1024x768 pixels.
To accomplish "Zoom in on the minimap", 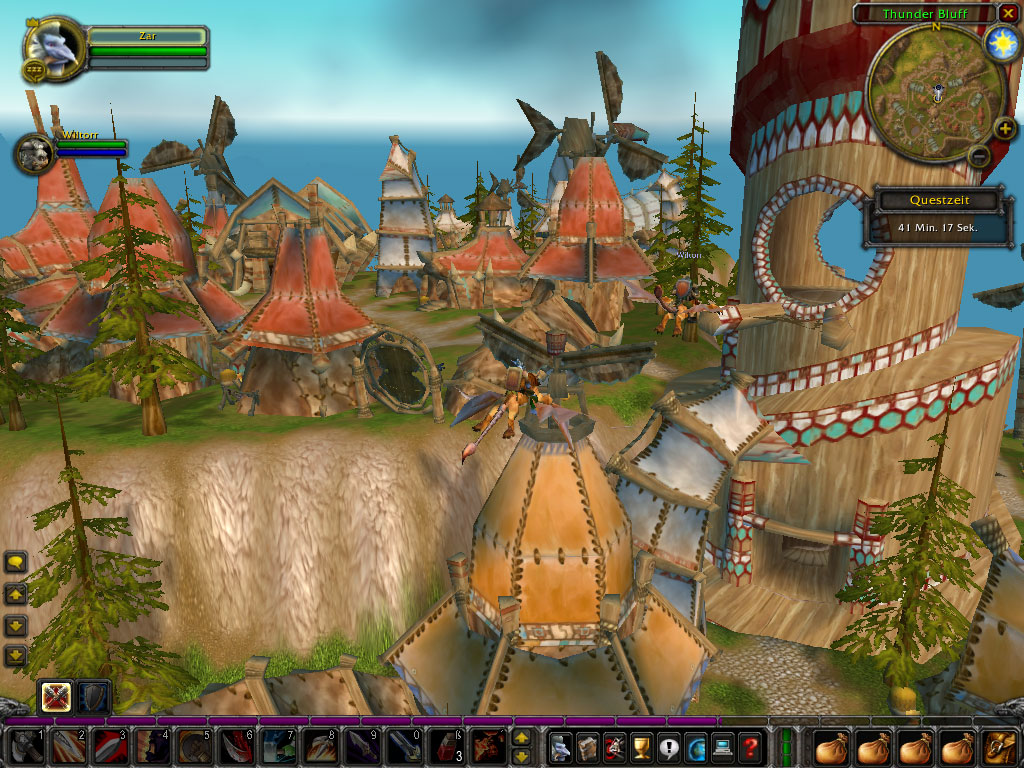I will [x=1004, y=130].
